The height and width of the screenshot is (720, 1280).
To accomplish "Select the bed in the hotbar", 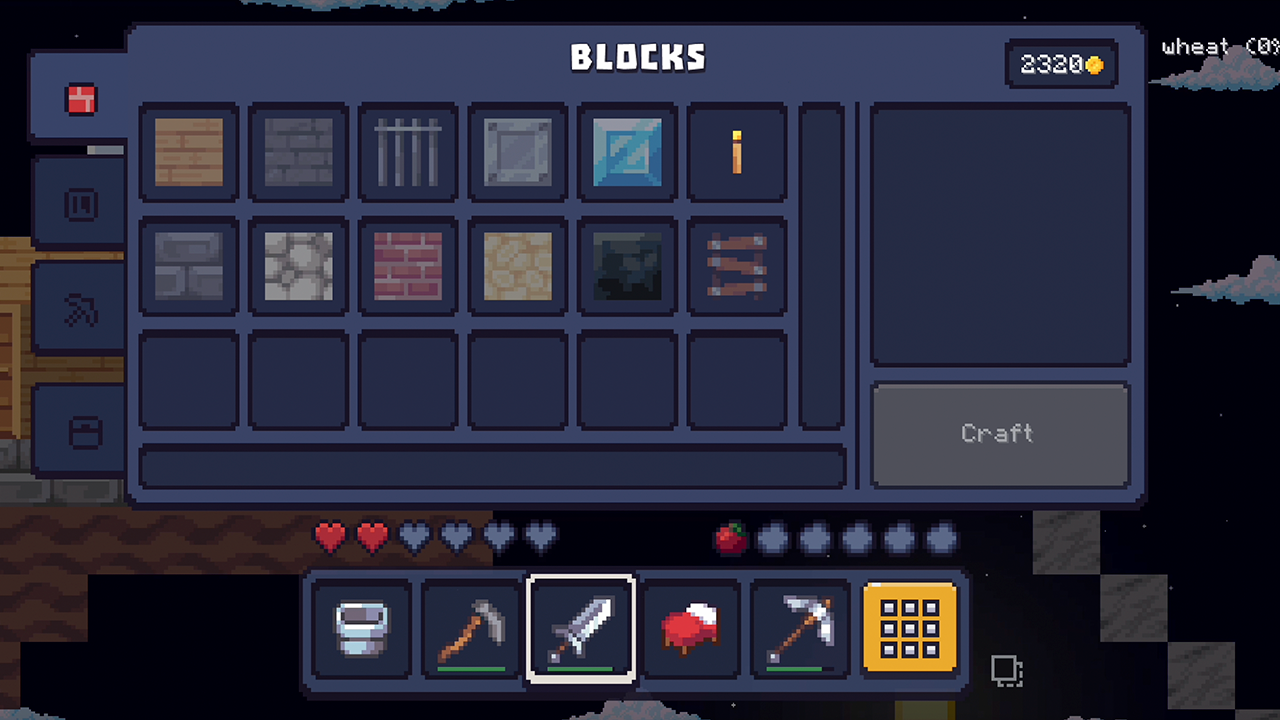I will (690, 628).
